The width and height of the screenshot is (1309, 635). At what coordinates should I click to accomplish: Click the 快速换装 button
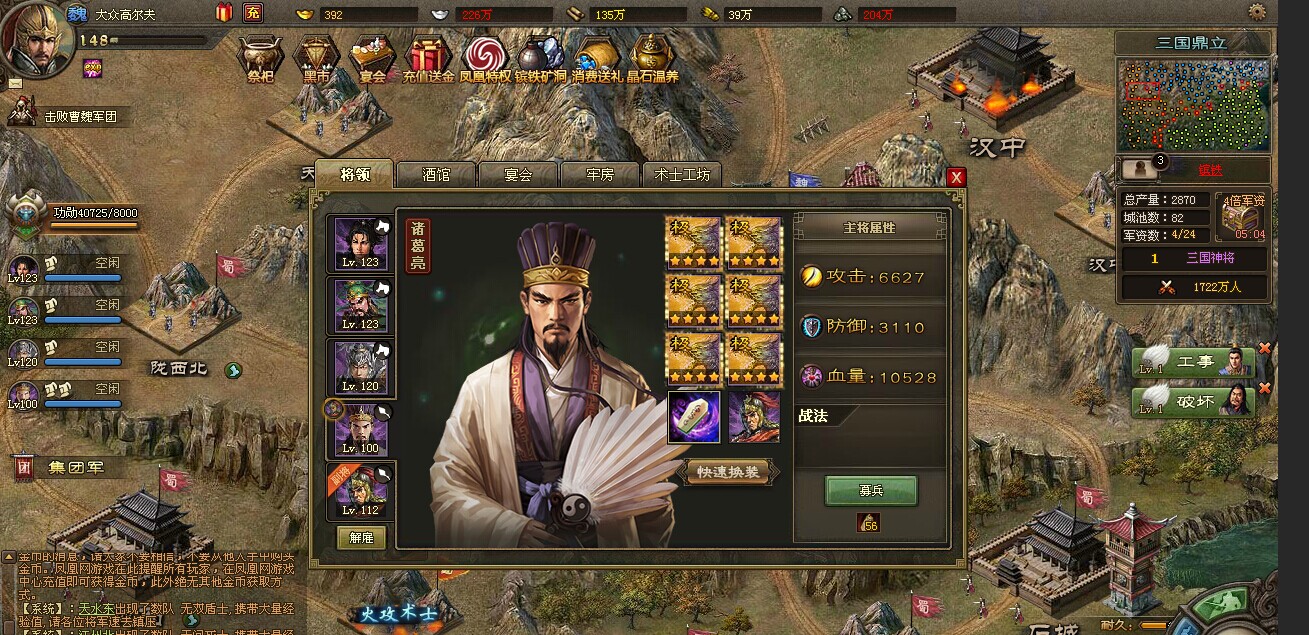tap(732, 473)
